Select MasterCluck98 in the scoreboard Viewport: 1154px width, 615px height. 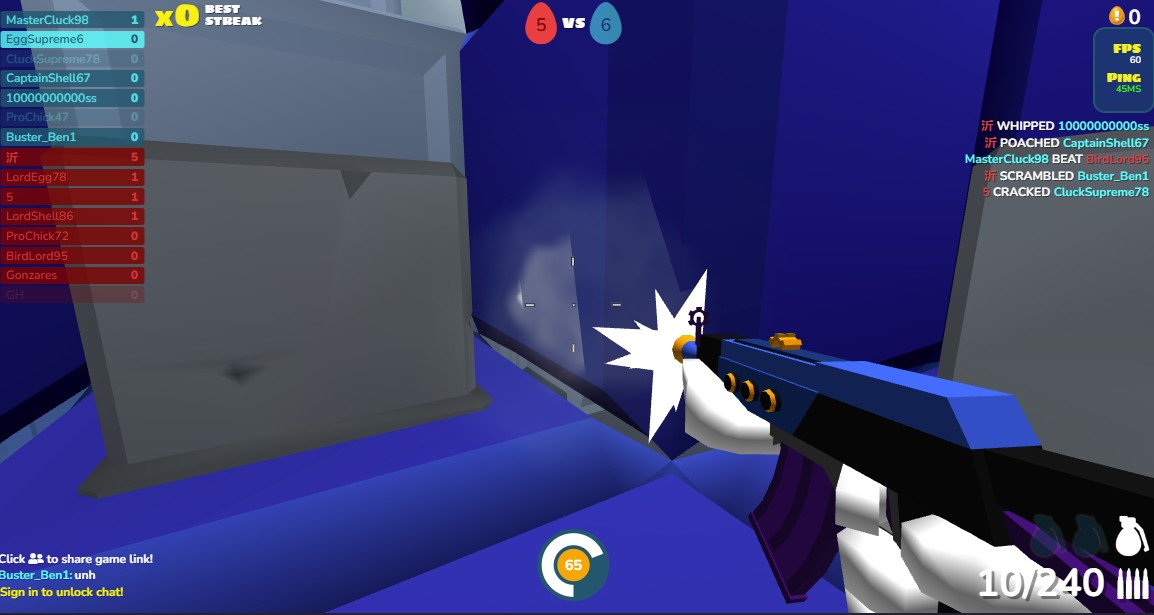tap(72, 20)
